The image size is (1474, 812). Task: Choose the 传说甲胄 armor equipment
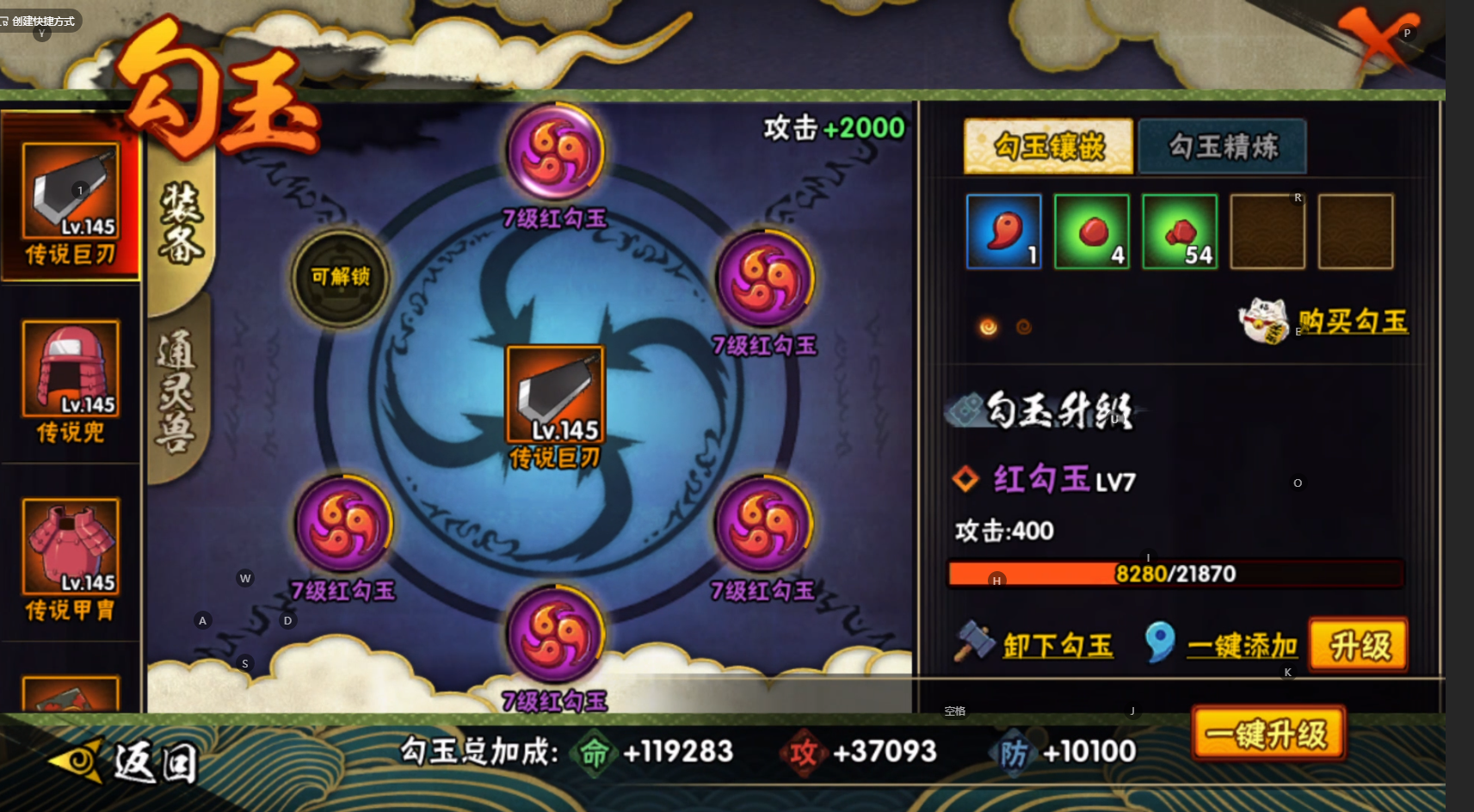tap(71, 559)
